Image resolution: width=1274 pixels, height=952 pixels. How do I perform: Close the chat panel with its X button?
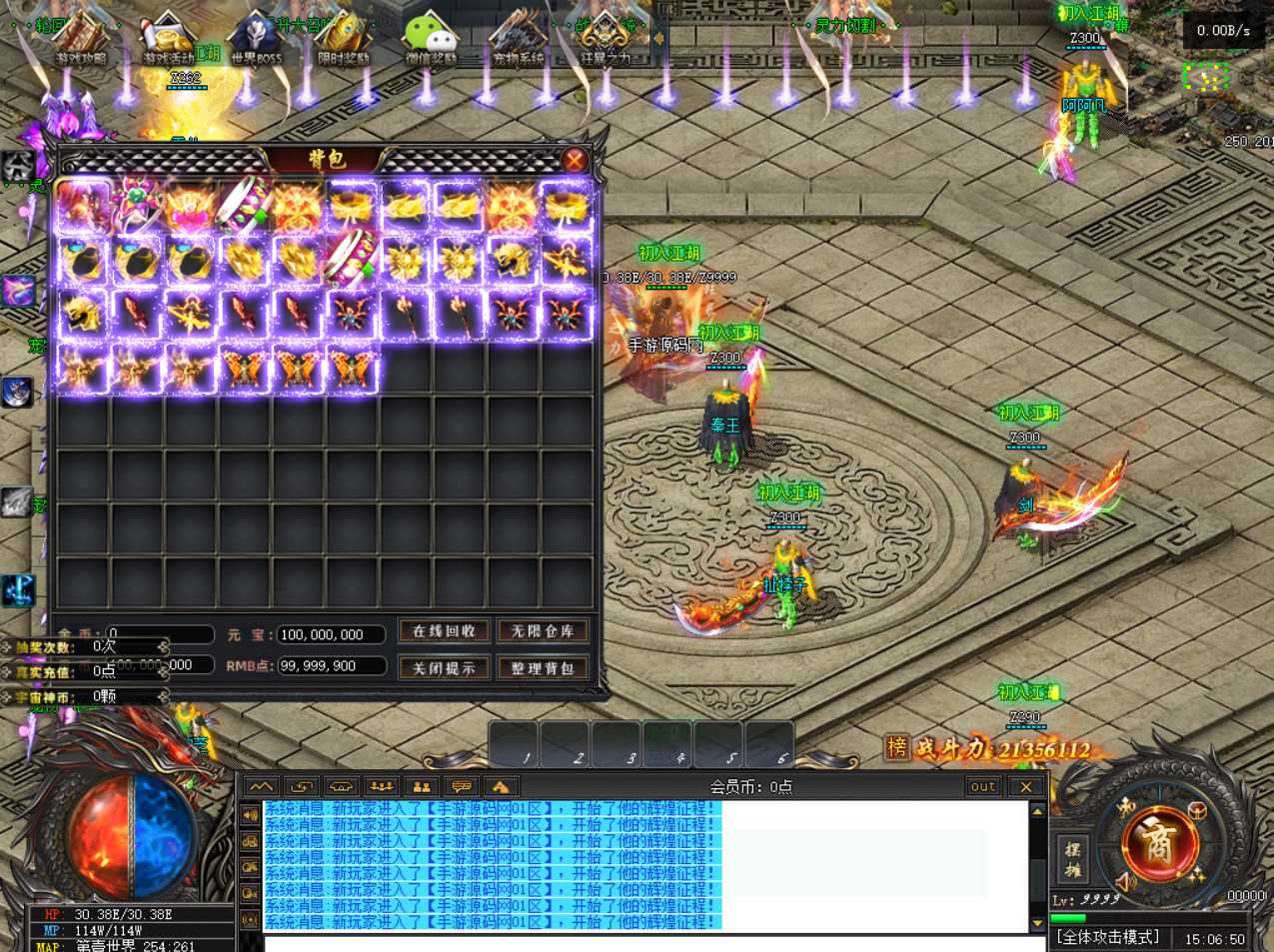pos(1025,787)
